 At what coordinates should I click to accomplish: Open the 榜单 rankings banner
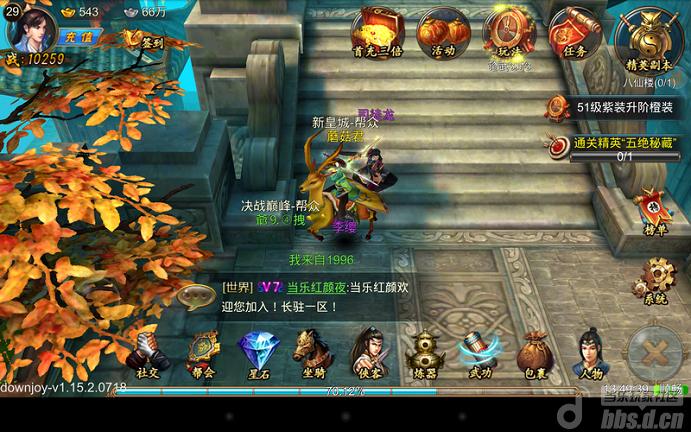point(652,209)
